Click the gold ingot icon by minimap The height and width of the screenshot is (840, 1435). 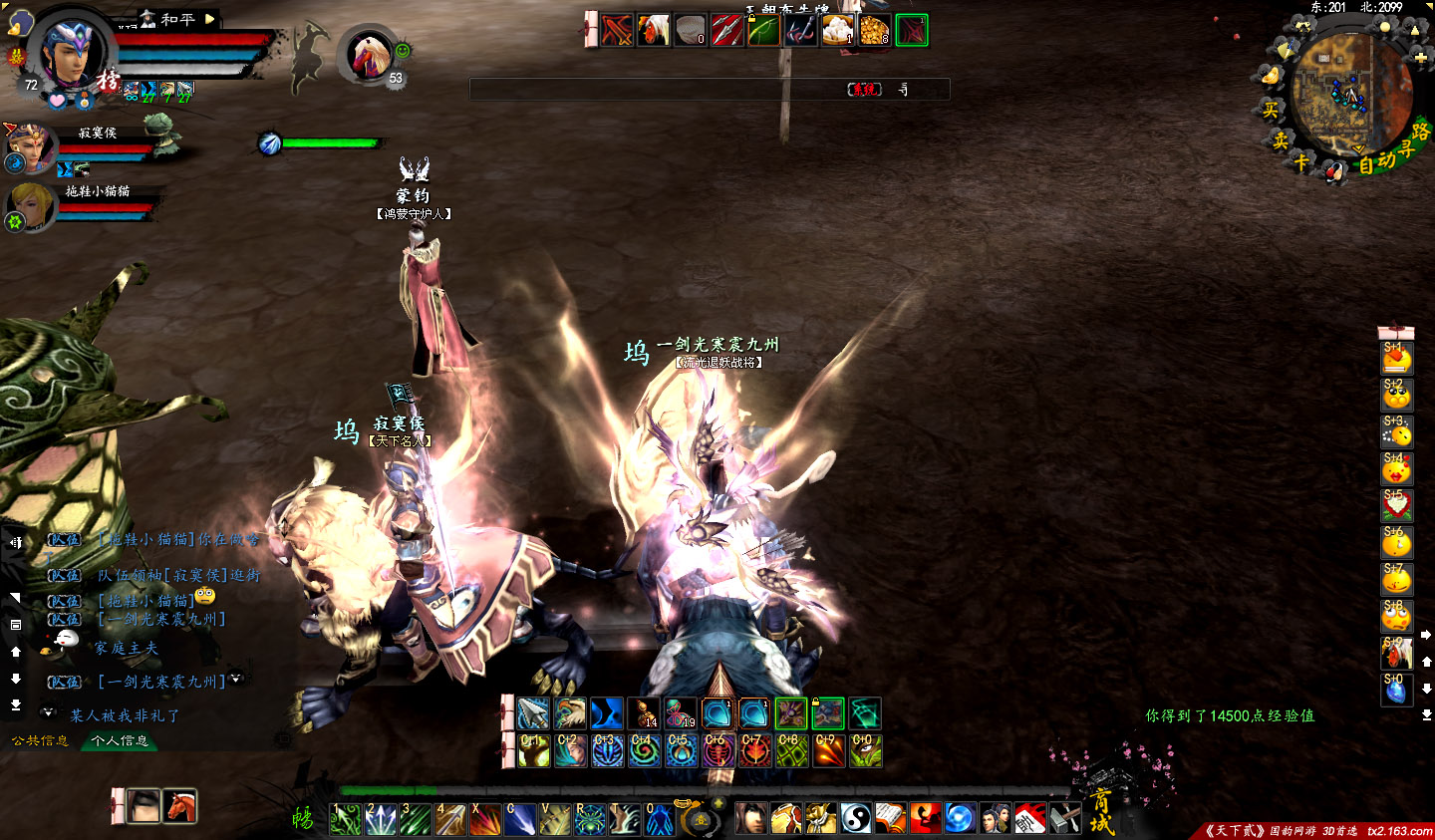pos(1270,76)
